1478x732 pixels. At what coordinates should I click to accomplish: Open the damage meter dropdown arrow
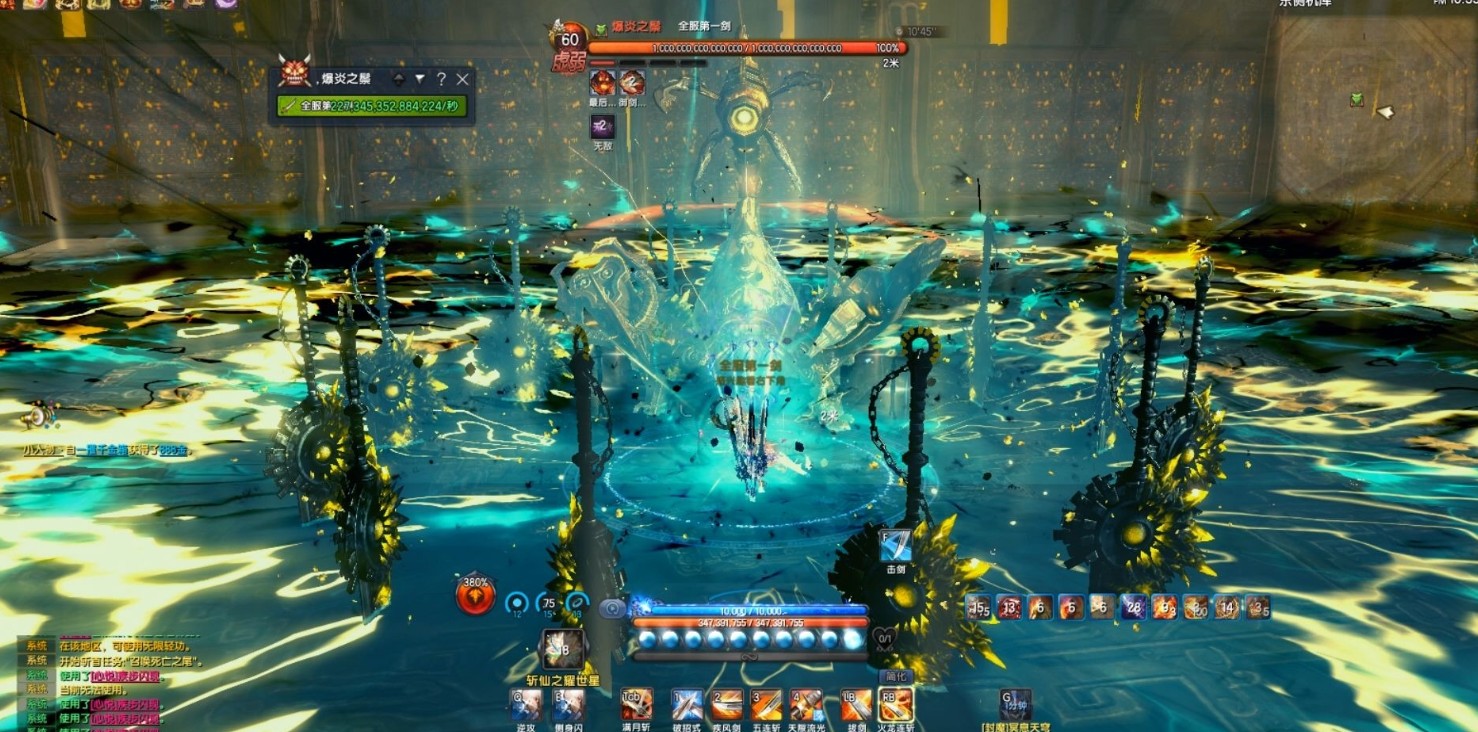(420, 79)
